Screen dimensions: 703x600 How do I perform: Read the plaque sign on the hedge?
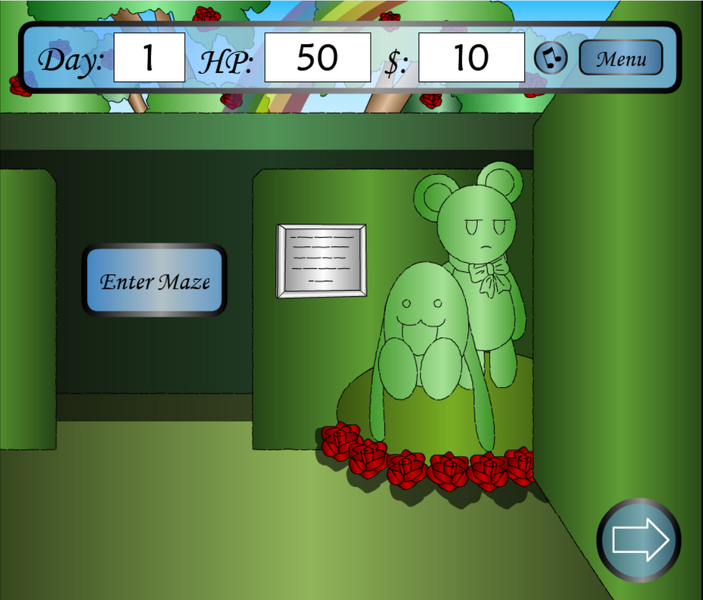(x=321, y=260)
